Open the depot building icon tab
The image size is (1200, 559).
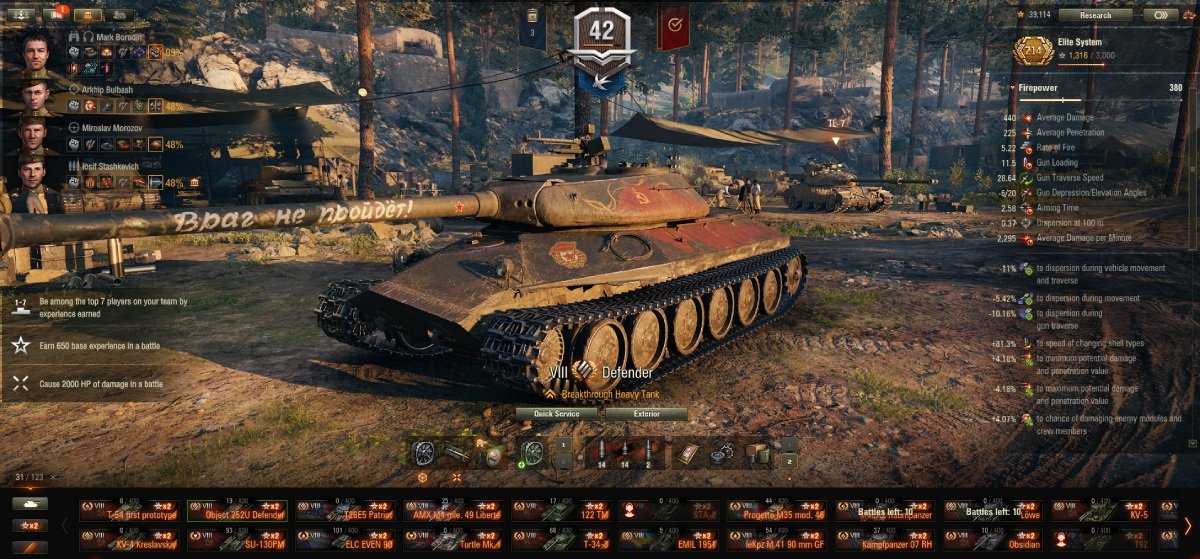point(88,15)
